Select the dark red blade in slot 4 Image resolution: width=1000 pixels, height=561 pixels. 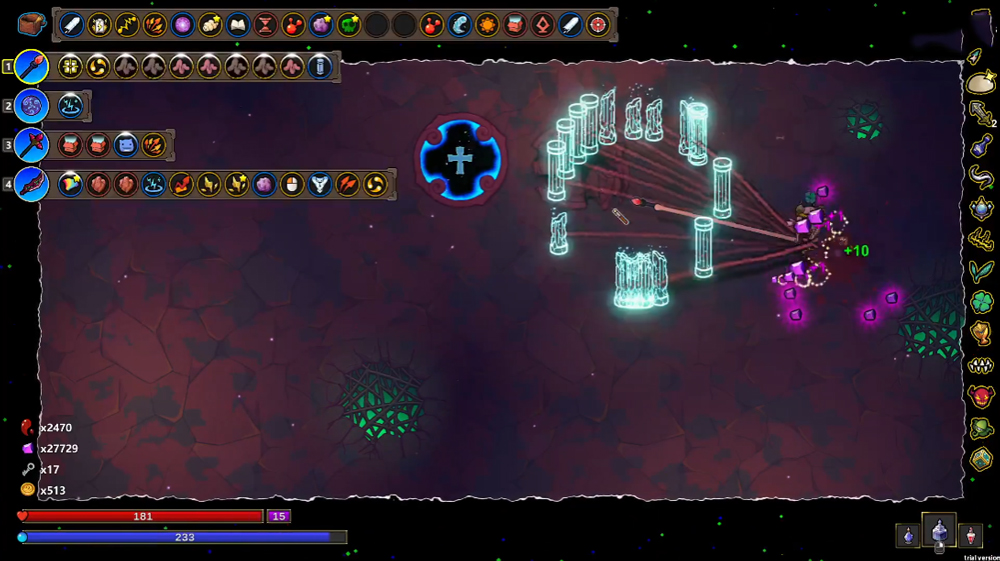tap(32, 185)
